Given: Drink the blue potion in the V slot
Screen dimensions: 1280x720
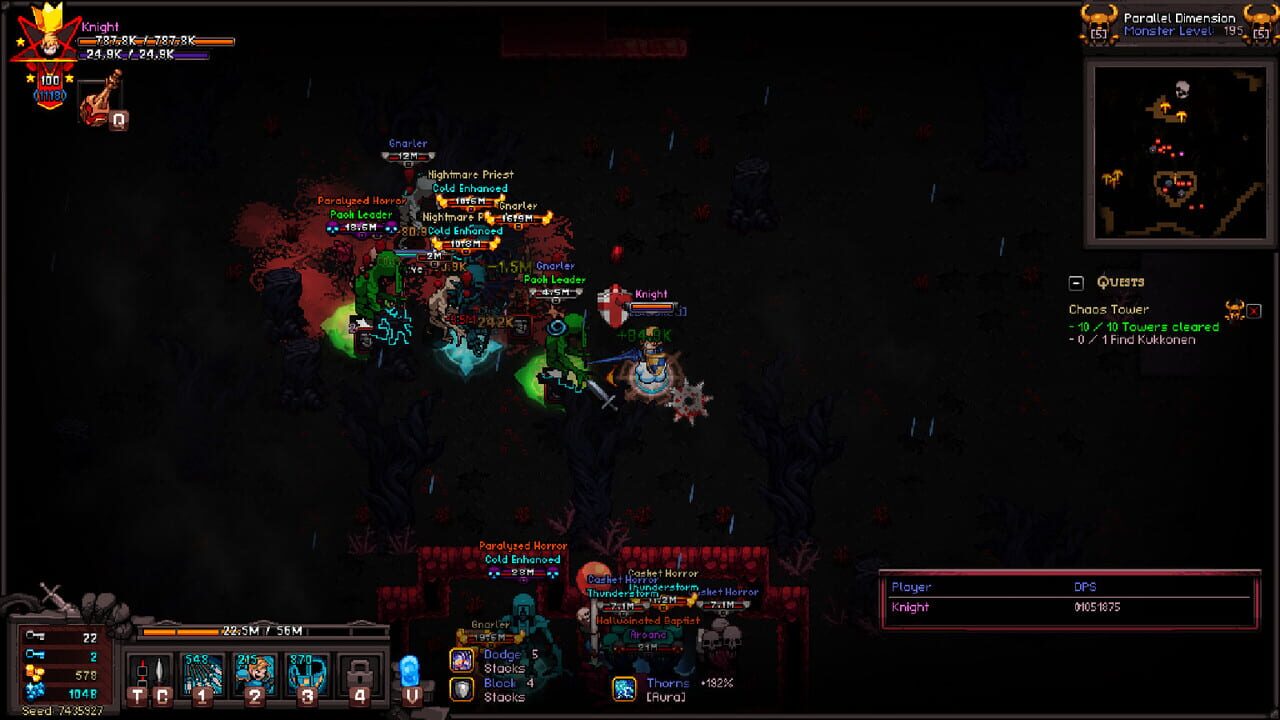Looking at the screenshot, I should 411,668.
